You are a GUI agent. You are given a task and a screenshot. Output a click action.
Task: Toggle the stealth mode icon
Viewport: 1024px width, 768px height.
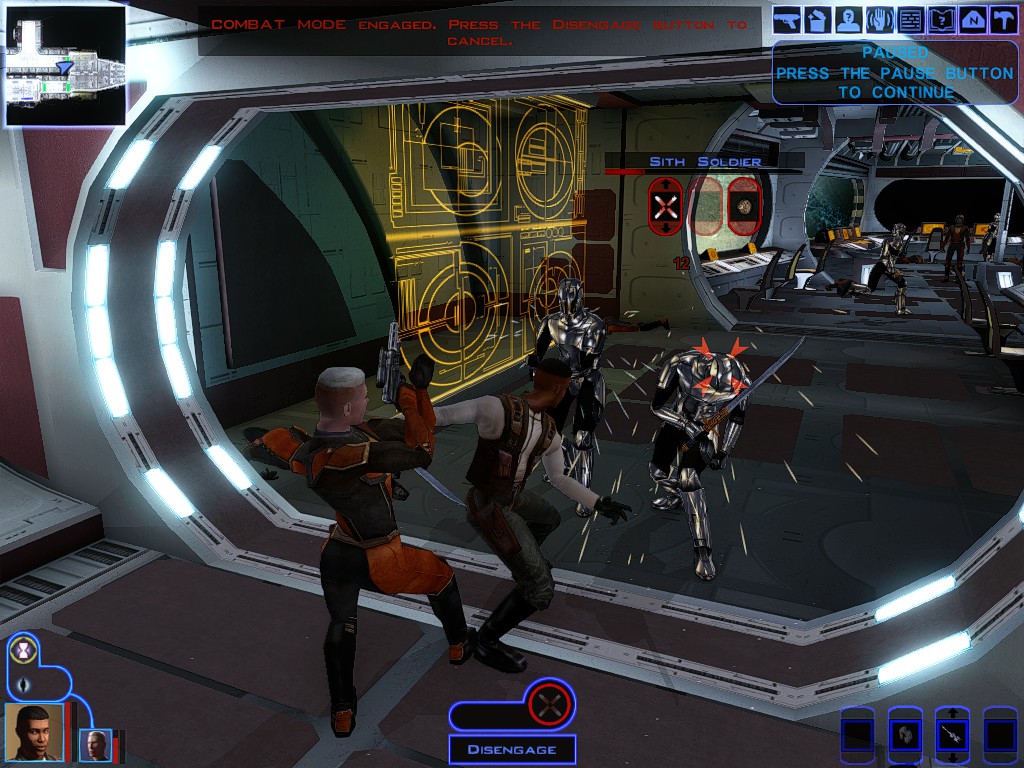click(23, 685)
